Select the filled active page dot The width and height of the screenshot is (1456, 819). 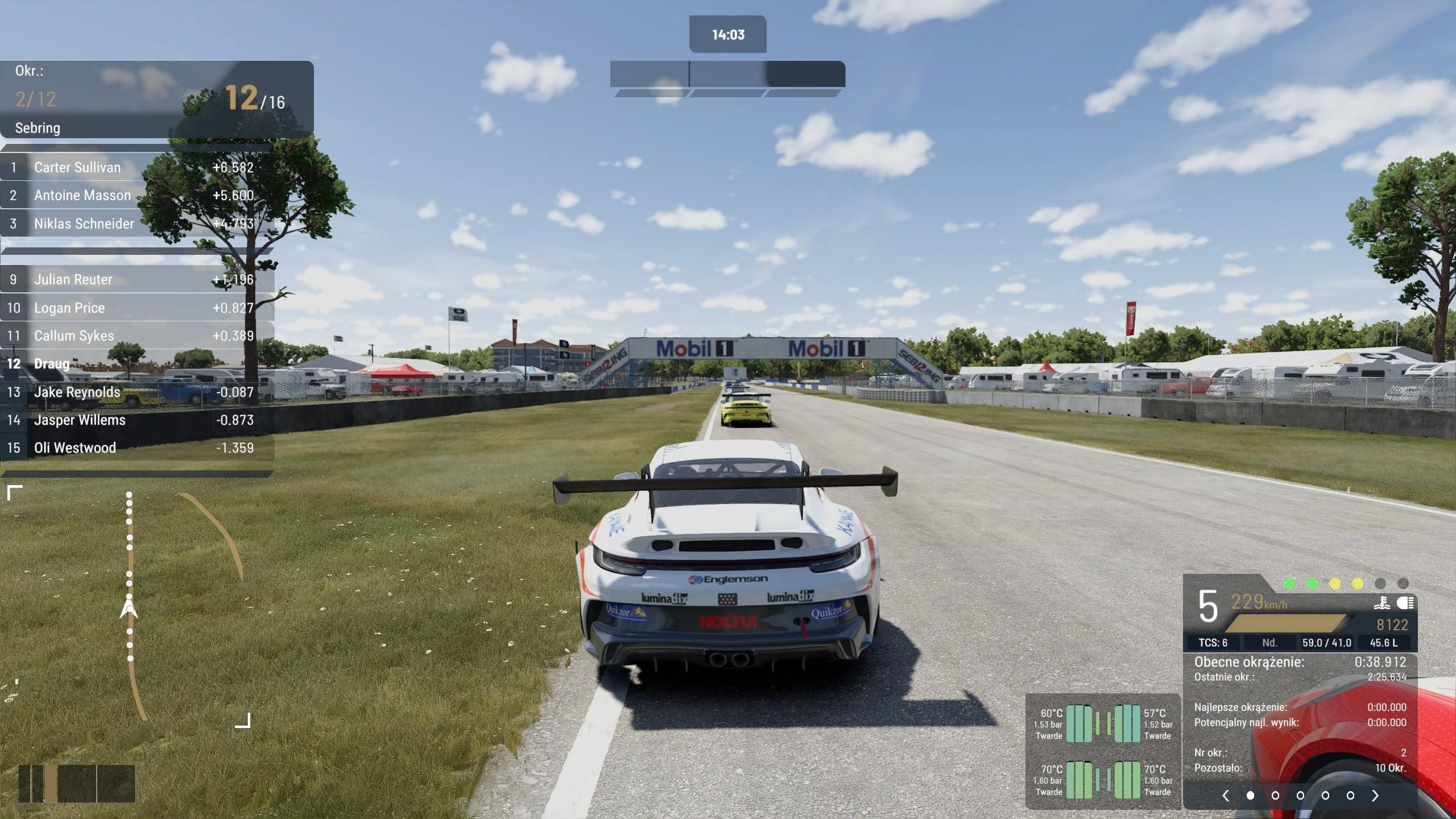pyautogui.click(x=1250, y=796)
